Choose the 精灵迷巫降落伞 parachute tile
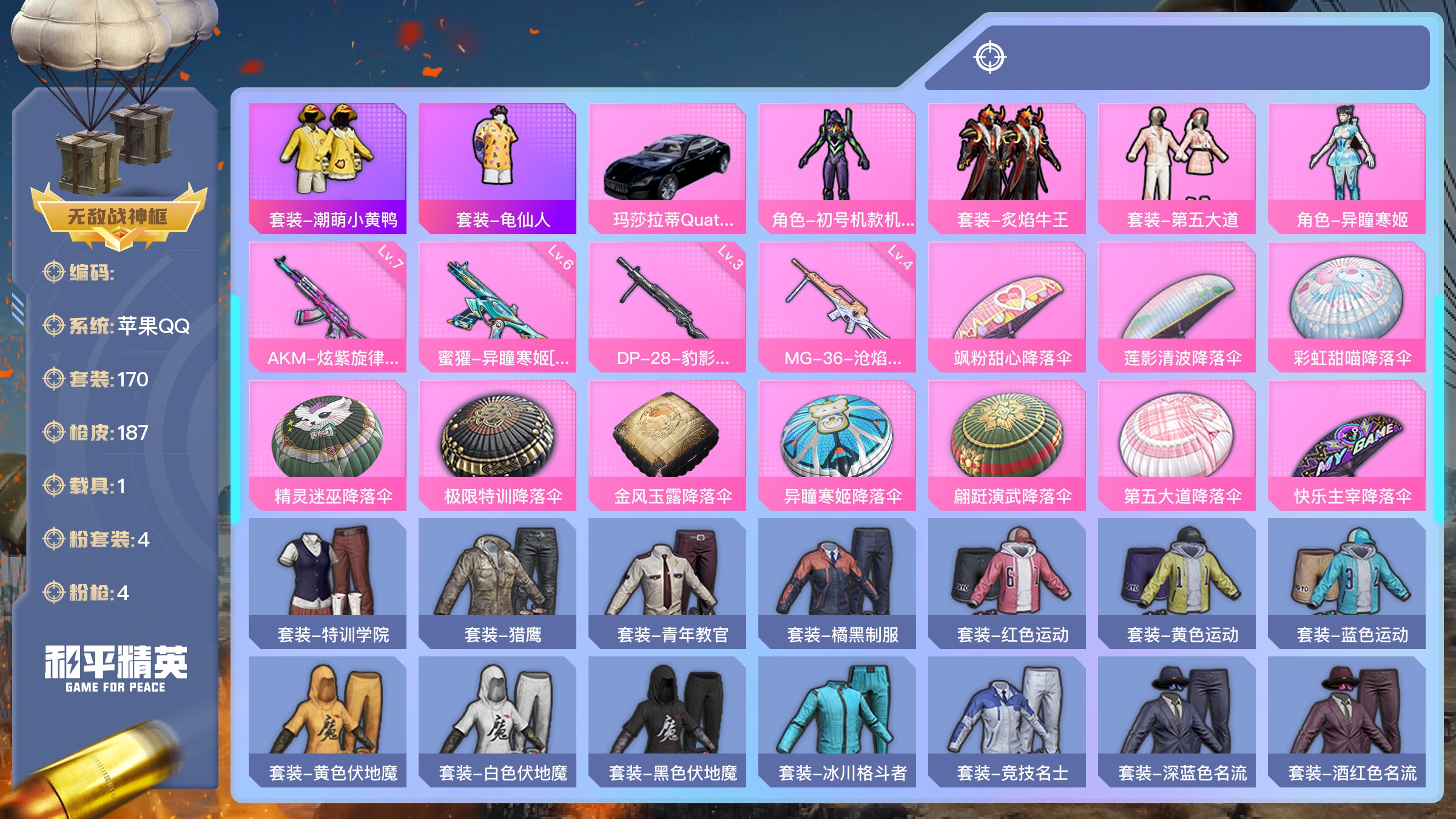Image resolution: width=1456 pixels, height=819 pixels. 328,445
